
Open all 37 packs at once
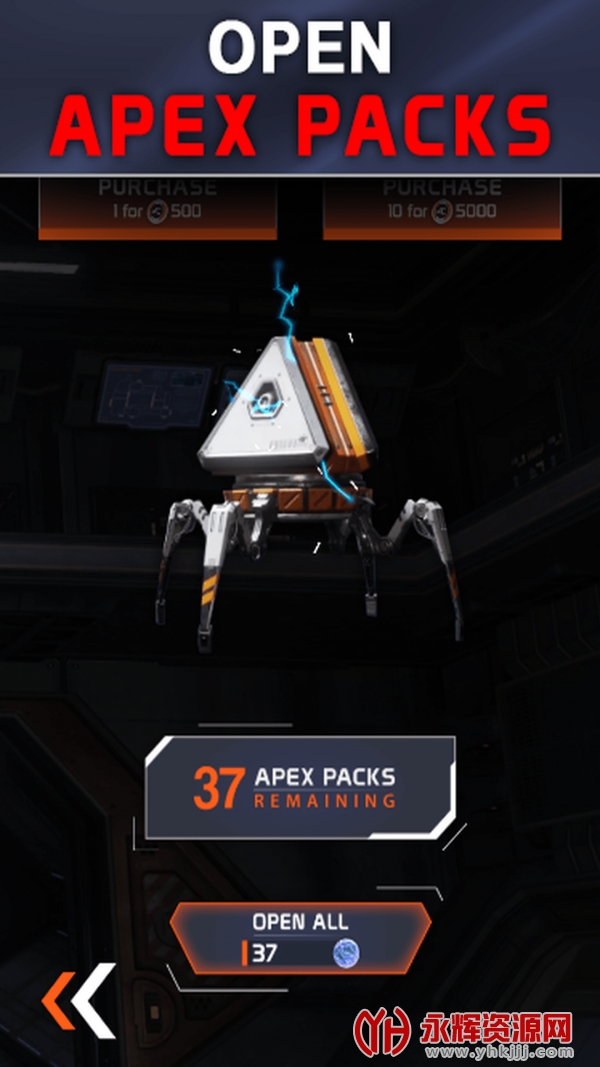tap(300, 938)
